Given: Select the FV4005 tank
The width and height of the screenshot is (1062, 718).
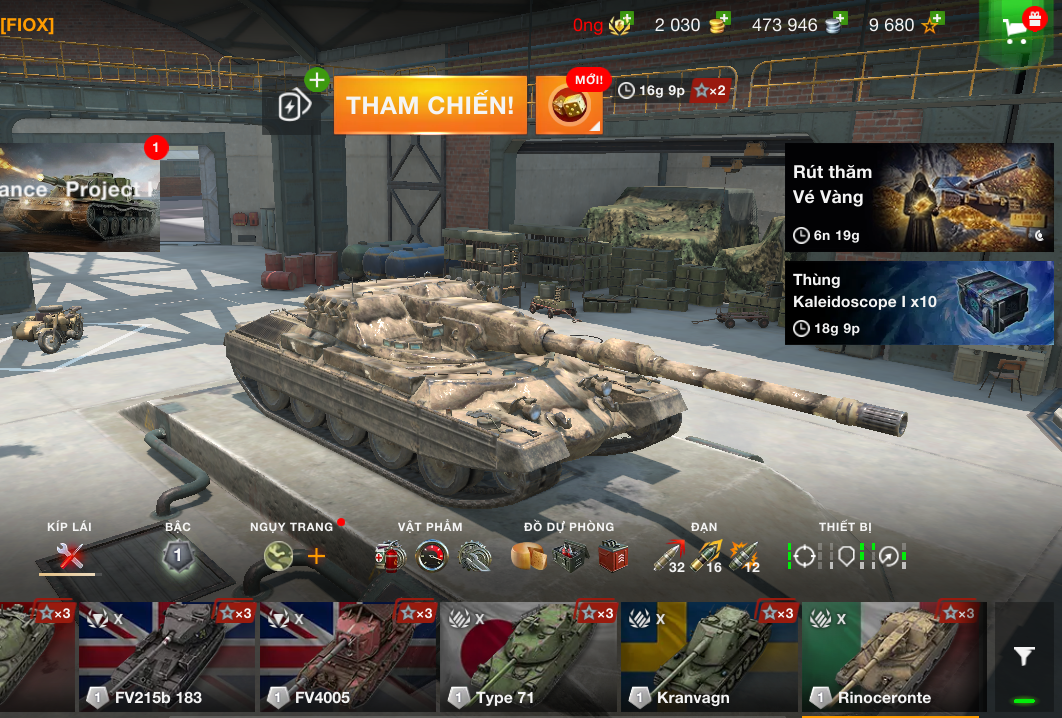Looking at the screenshot, I should tap(347, 658).
